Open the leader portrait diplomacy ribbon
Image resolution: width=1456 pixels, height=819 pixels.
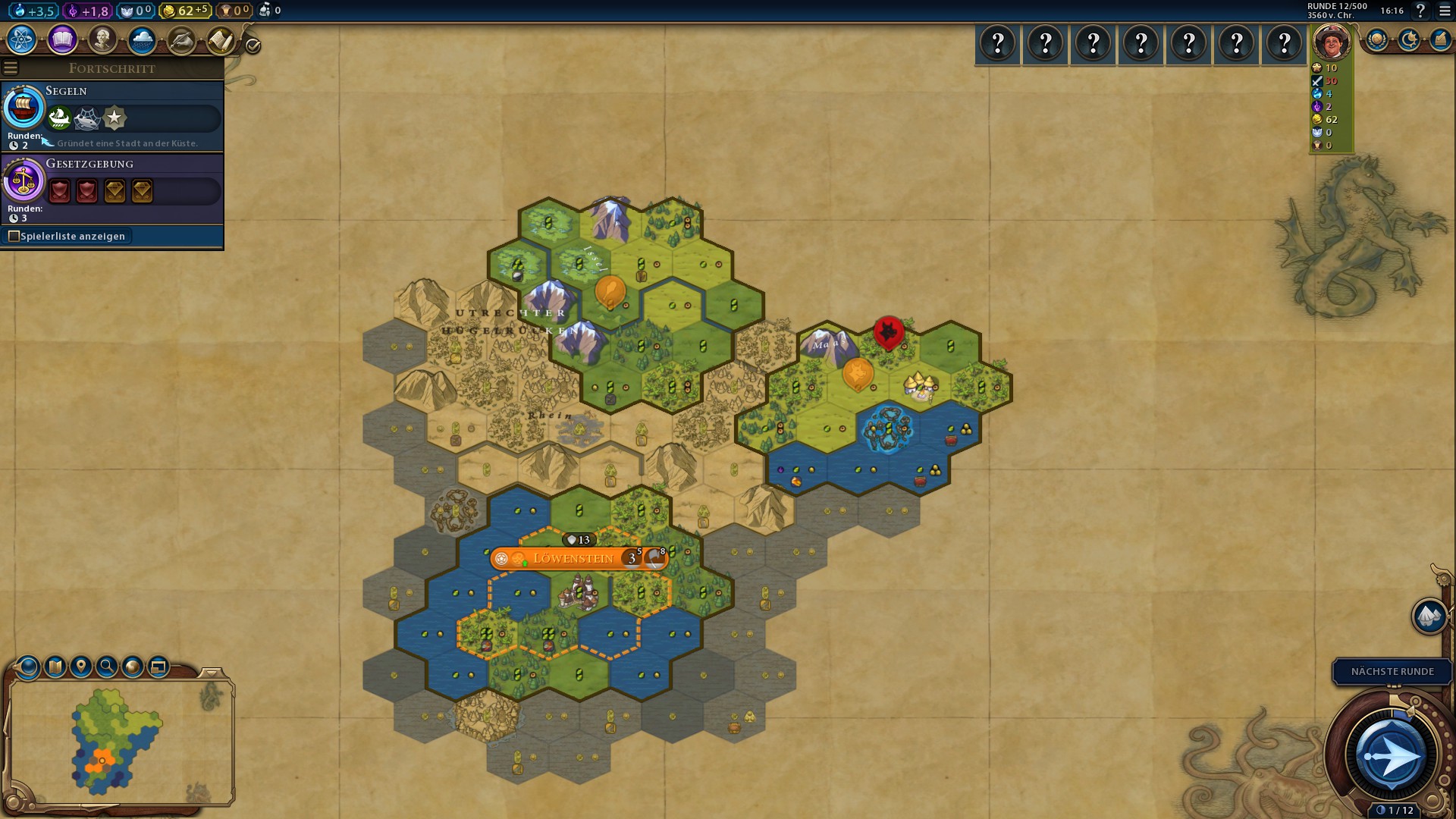(x=1332, y=42)
